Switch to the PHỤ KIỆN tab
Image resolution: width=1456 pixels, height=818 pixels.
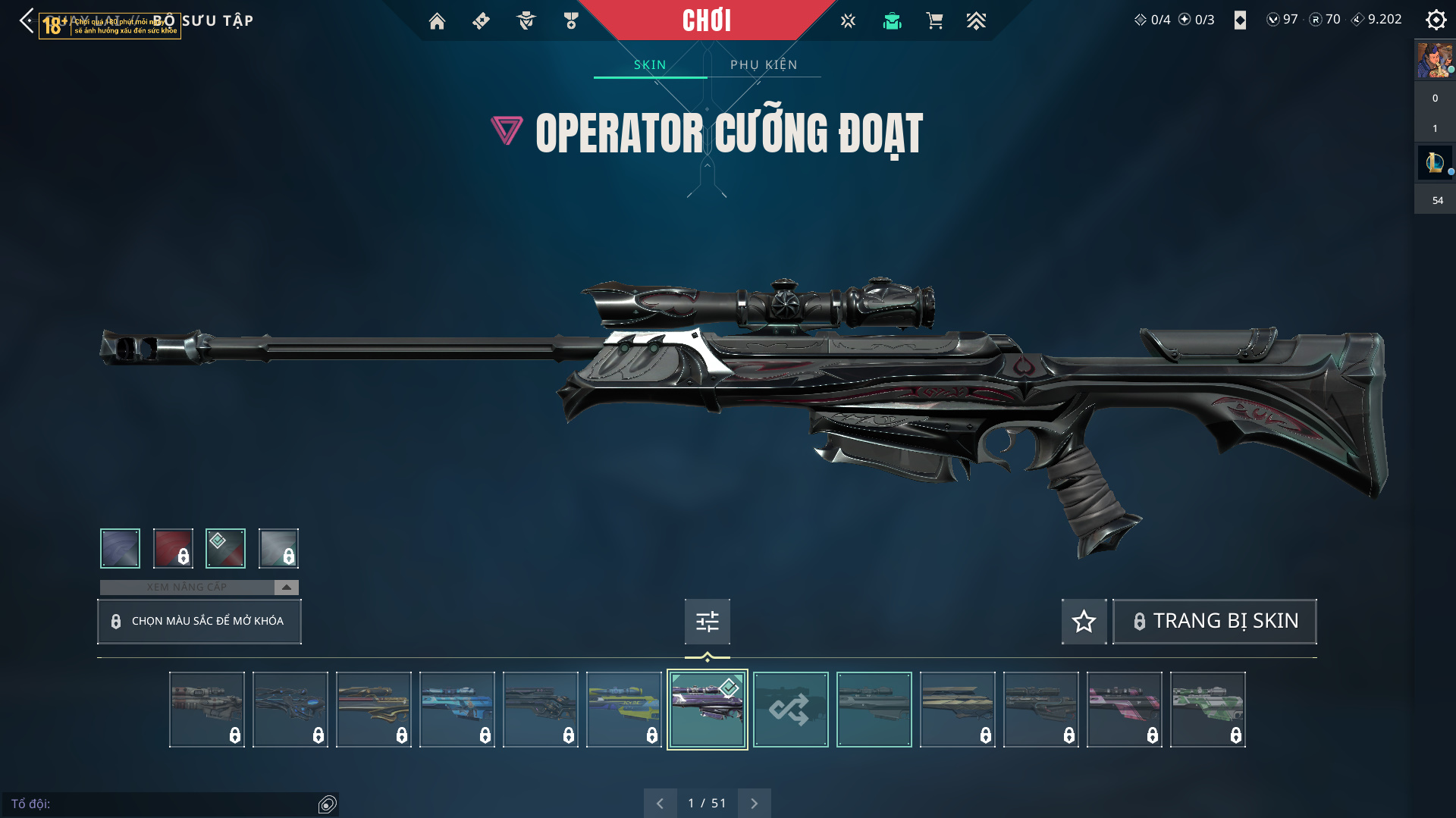(x=764, y=65)
